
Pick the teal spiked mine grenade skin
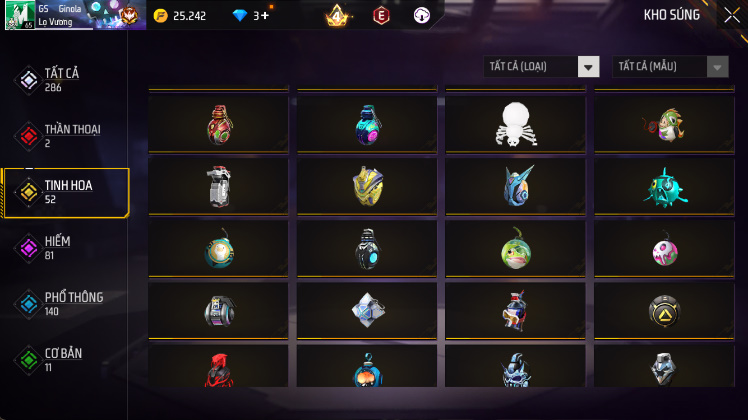pos(664,185)
